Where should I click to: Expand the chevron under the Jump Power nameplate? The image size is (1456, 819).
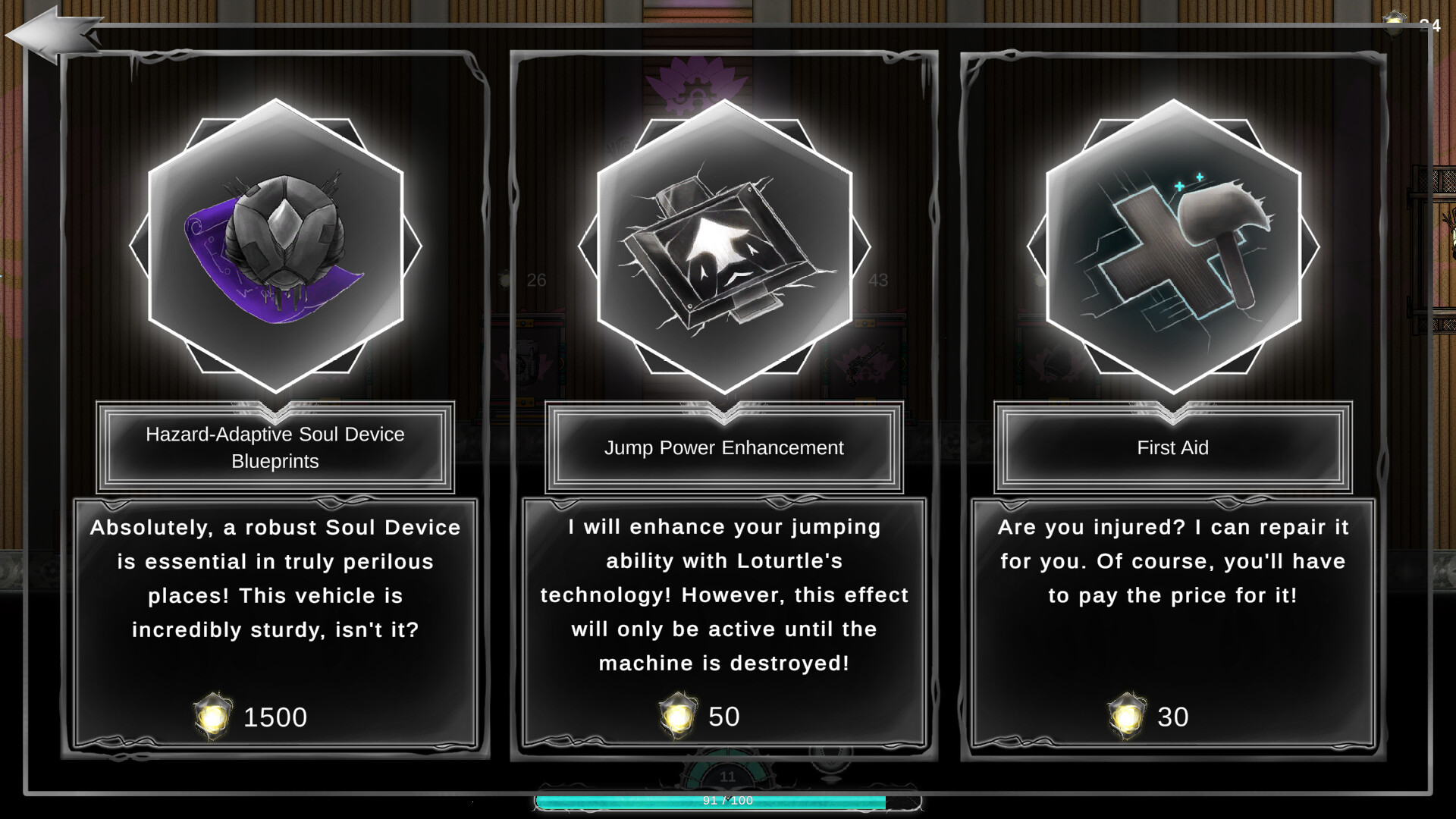(723, 414)
